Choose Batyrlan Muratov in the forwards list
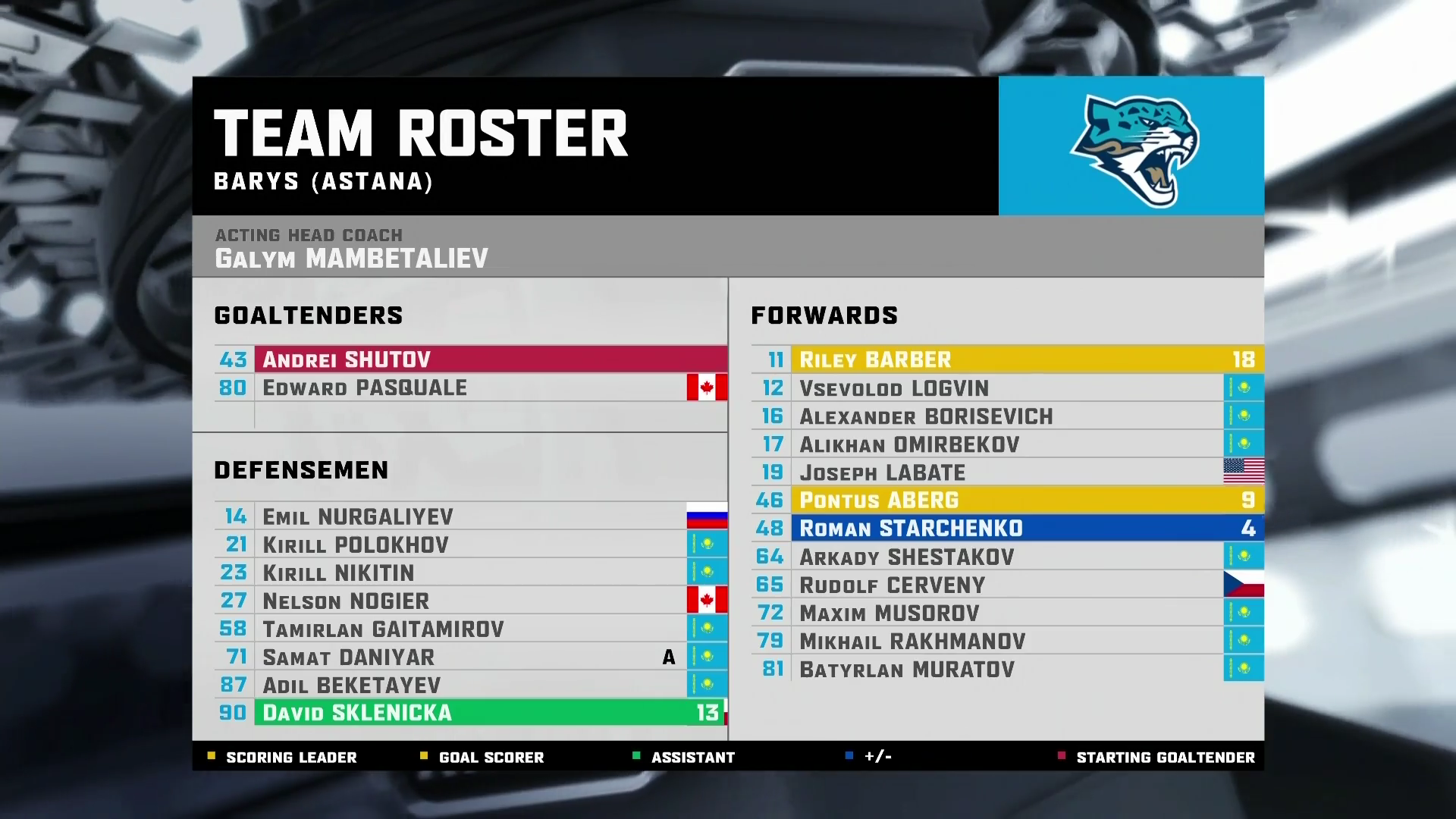 [x=1007, y=669]
